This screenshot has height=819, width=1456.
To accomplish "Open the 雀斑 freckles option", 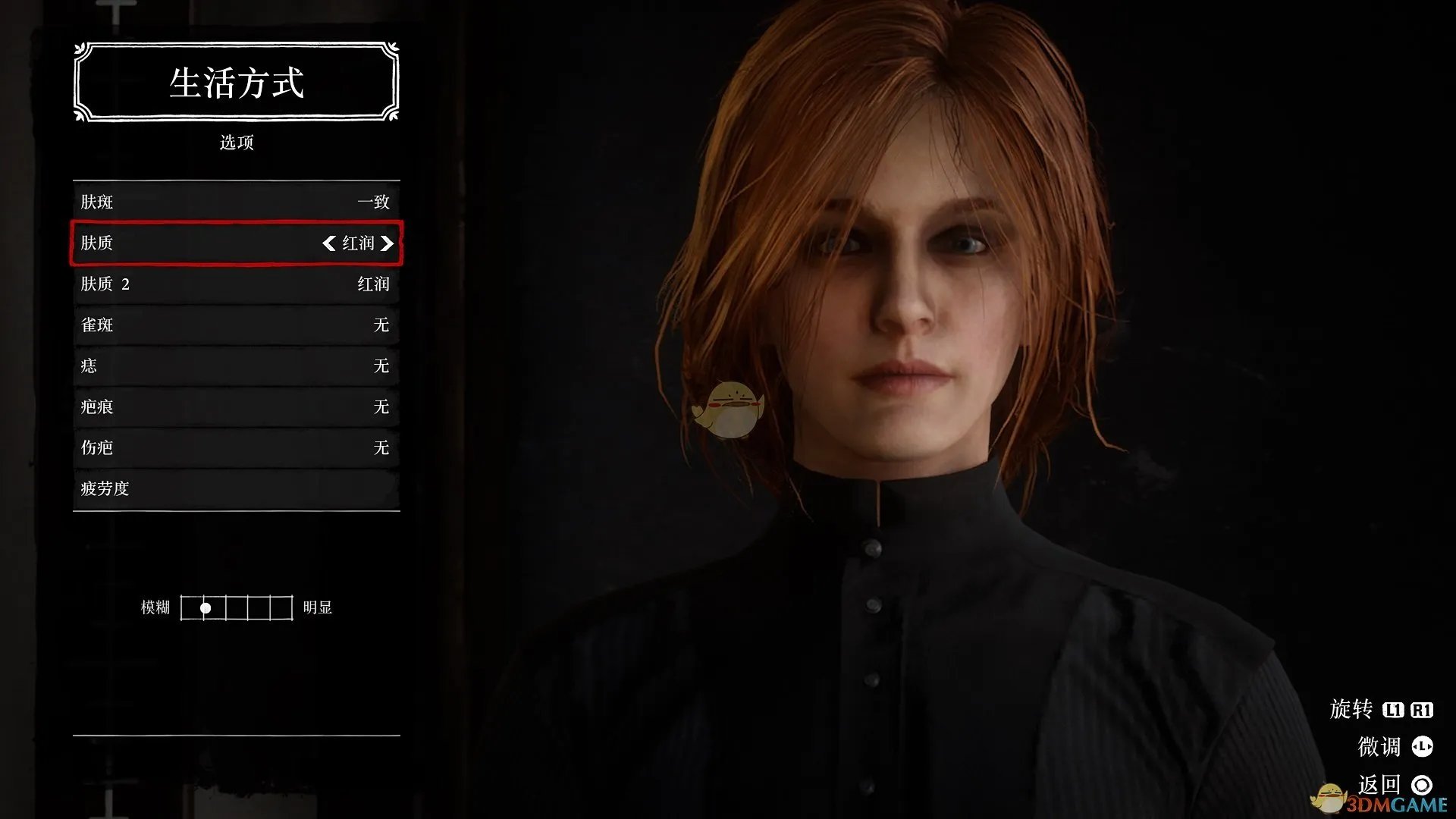I will pos(236,325).
